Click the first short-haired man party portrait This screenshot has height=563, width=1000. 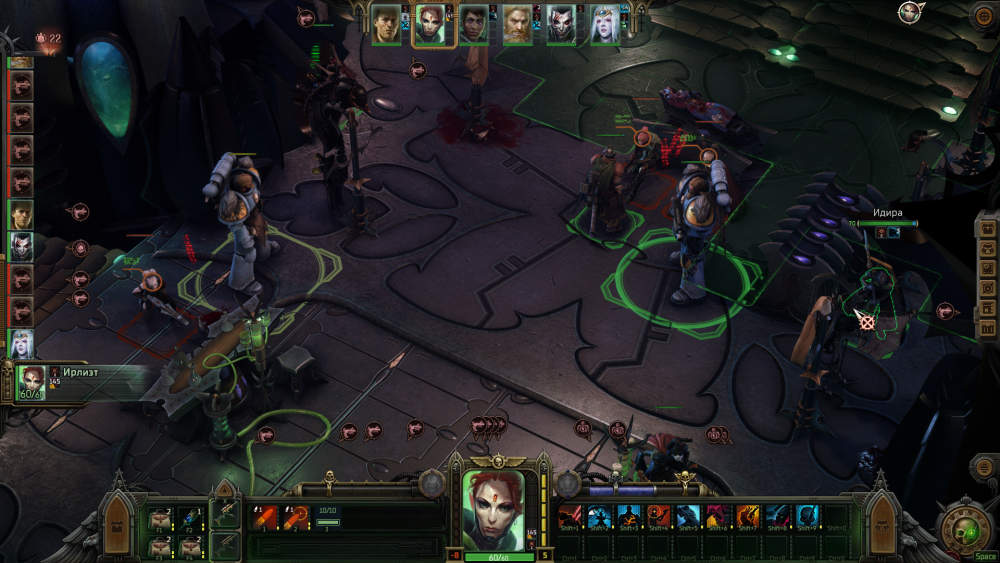(387, 25)
